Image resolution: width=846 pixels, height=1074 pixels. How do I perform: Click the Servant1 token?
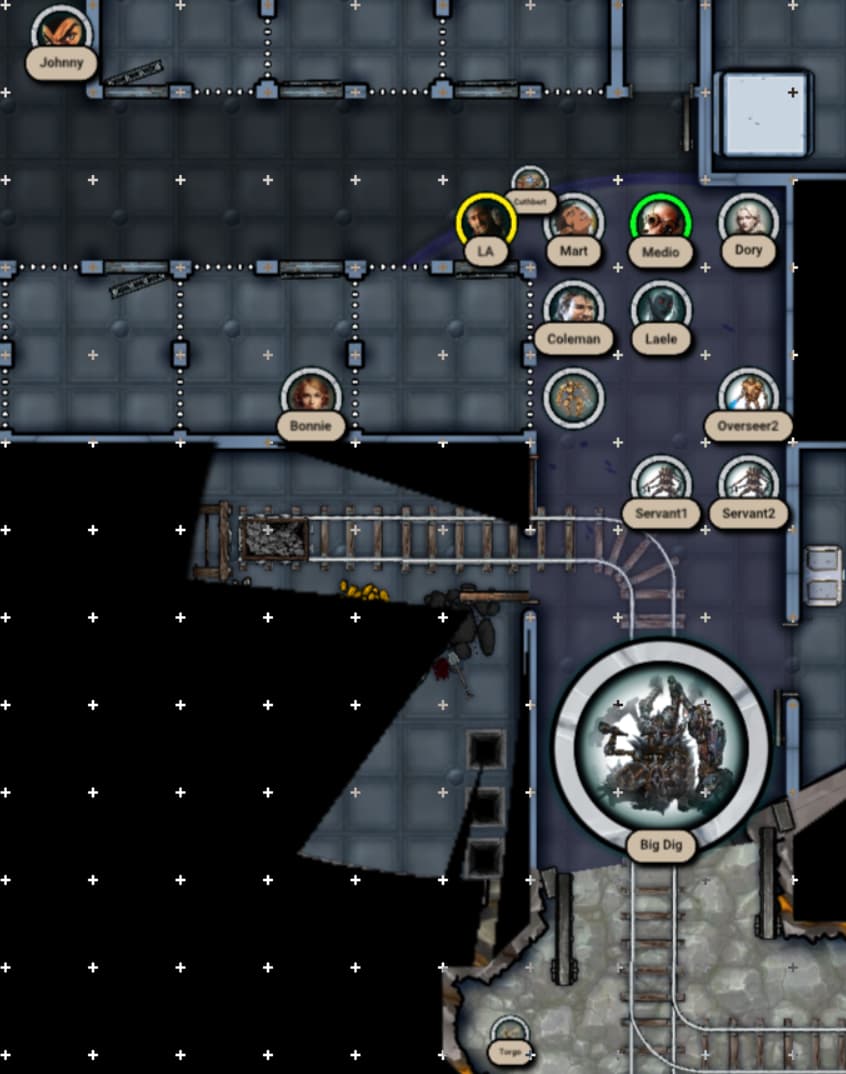tap(661, 484)
